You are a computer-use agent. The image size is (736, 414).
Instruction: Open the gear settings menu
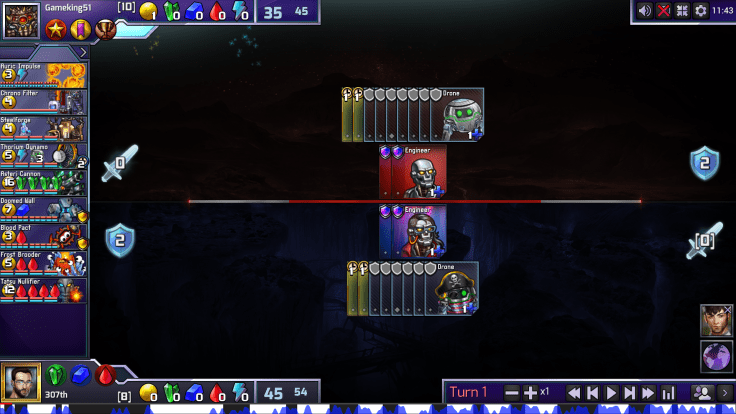tap(700, 11)
